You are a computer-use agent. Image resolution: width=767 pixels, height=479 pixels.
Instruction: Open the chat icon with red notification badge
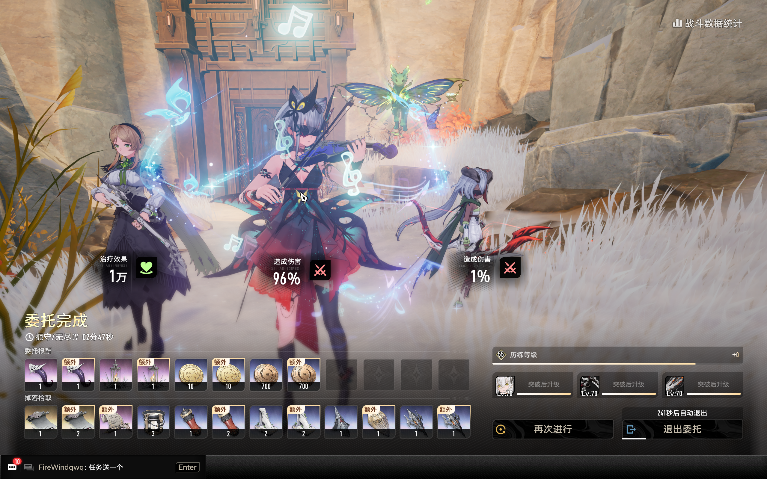(12, 466)
